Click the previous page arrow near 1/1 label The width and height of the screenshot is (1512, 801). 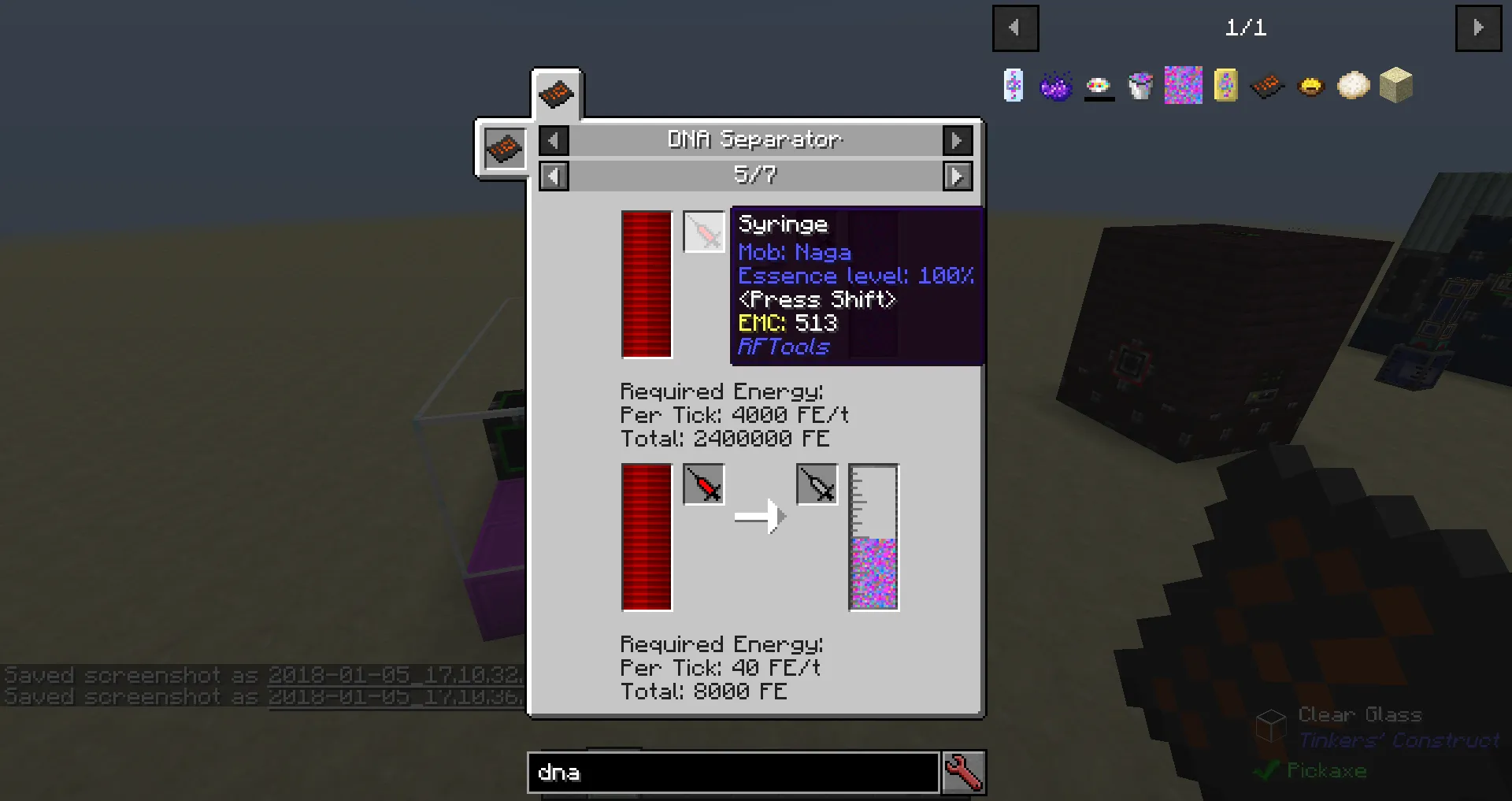1015,28
